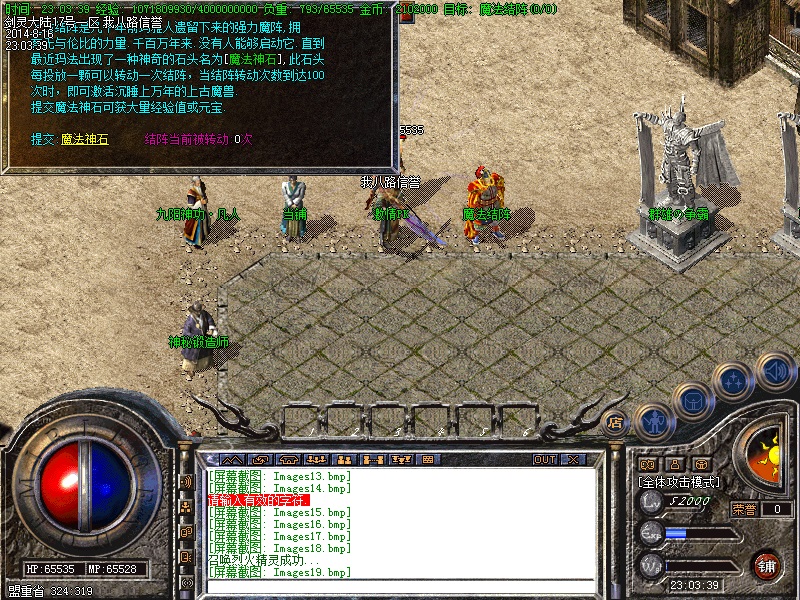The image size is (800, 600).
Task: Click the OUT button above chat
Action: point(545,460)
